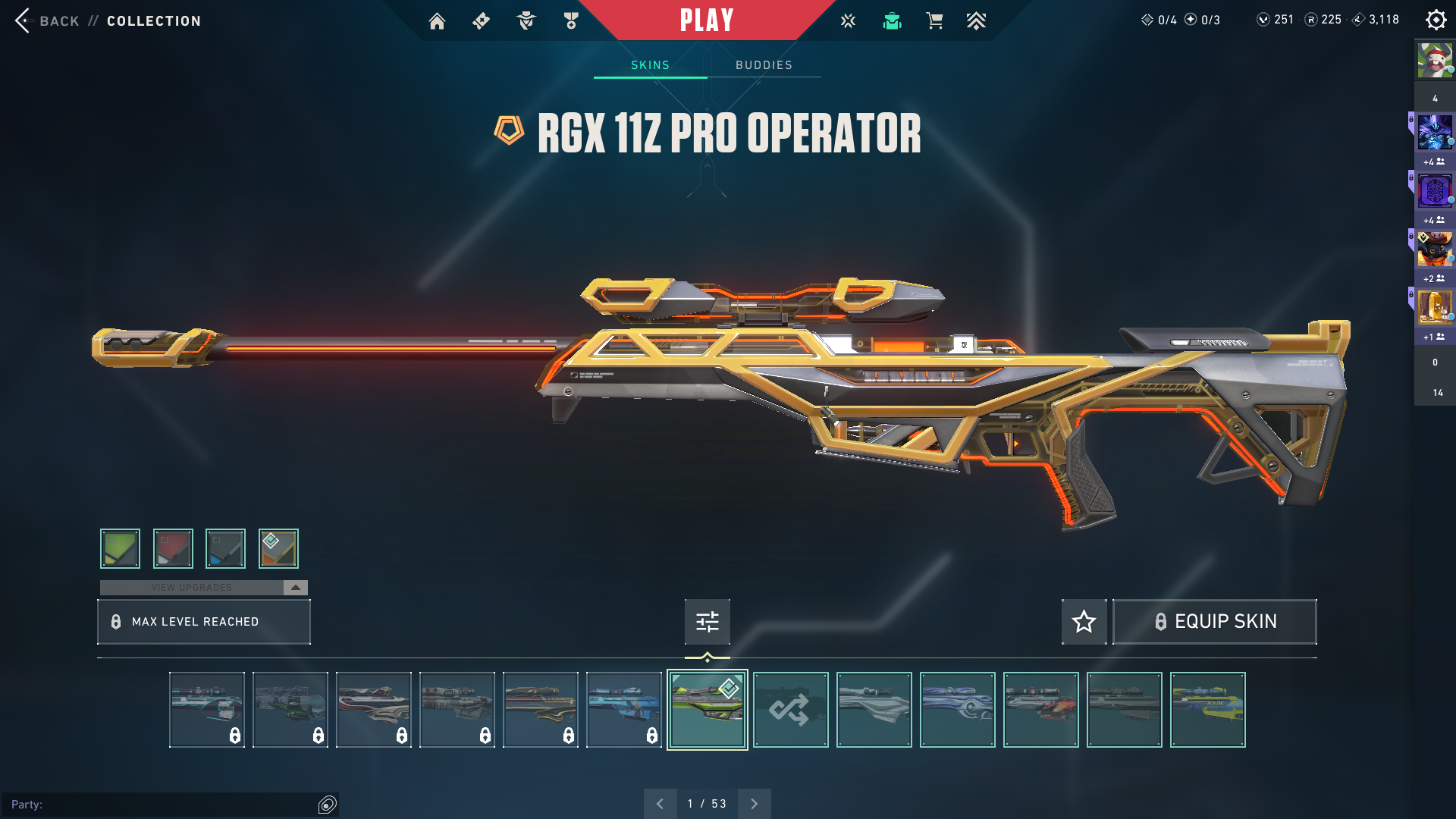Select the random shuffle skin tile

pos(790,710)
